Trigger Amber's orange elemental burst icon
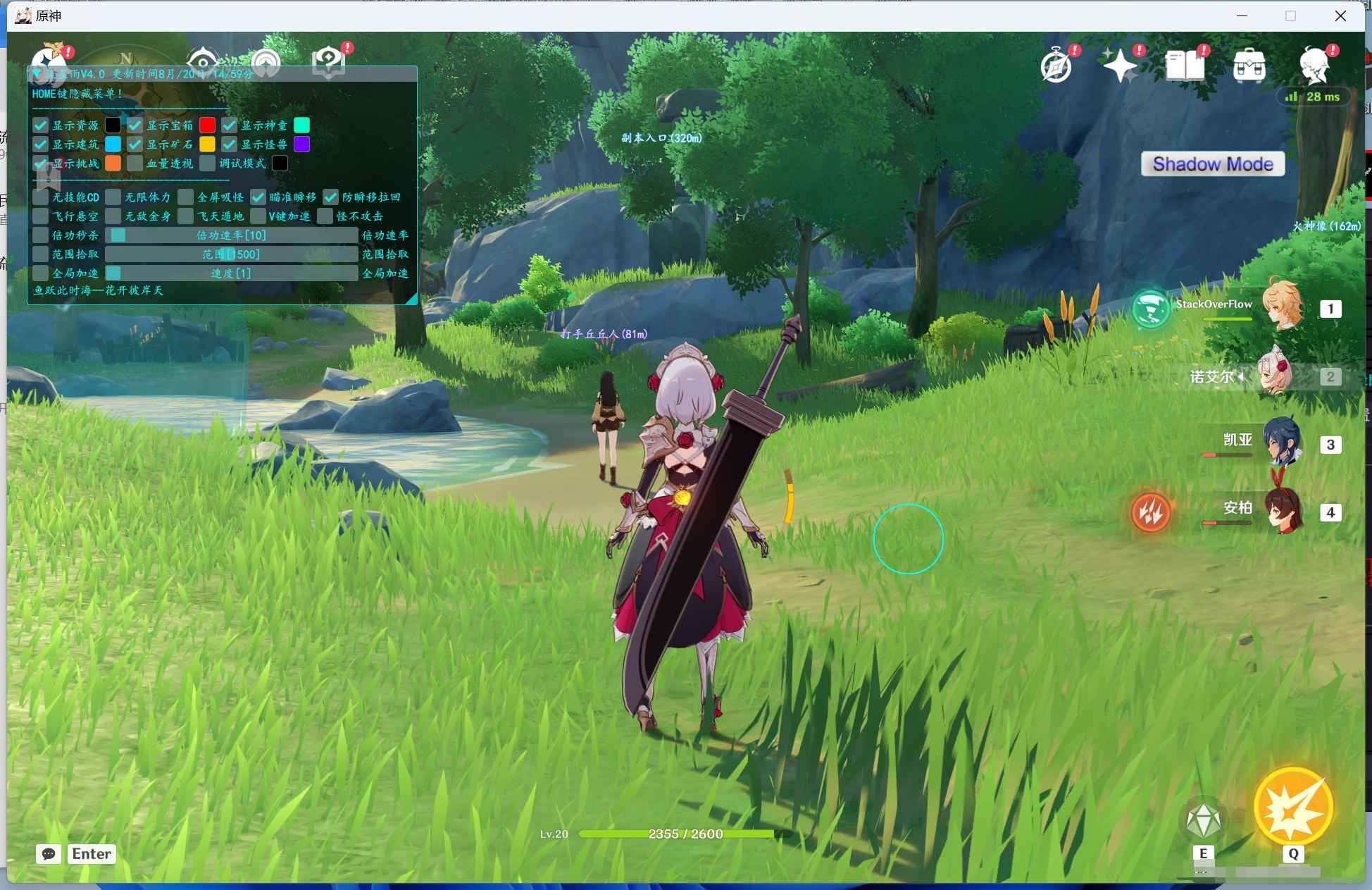 coord(1151,512)
